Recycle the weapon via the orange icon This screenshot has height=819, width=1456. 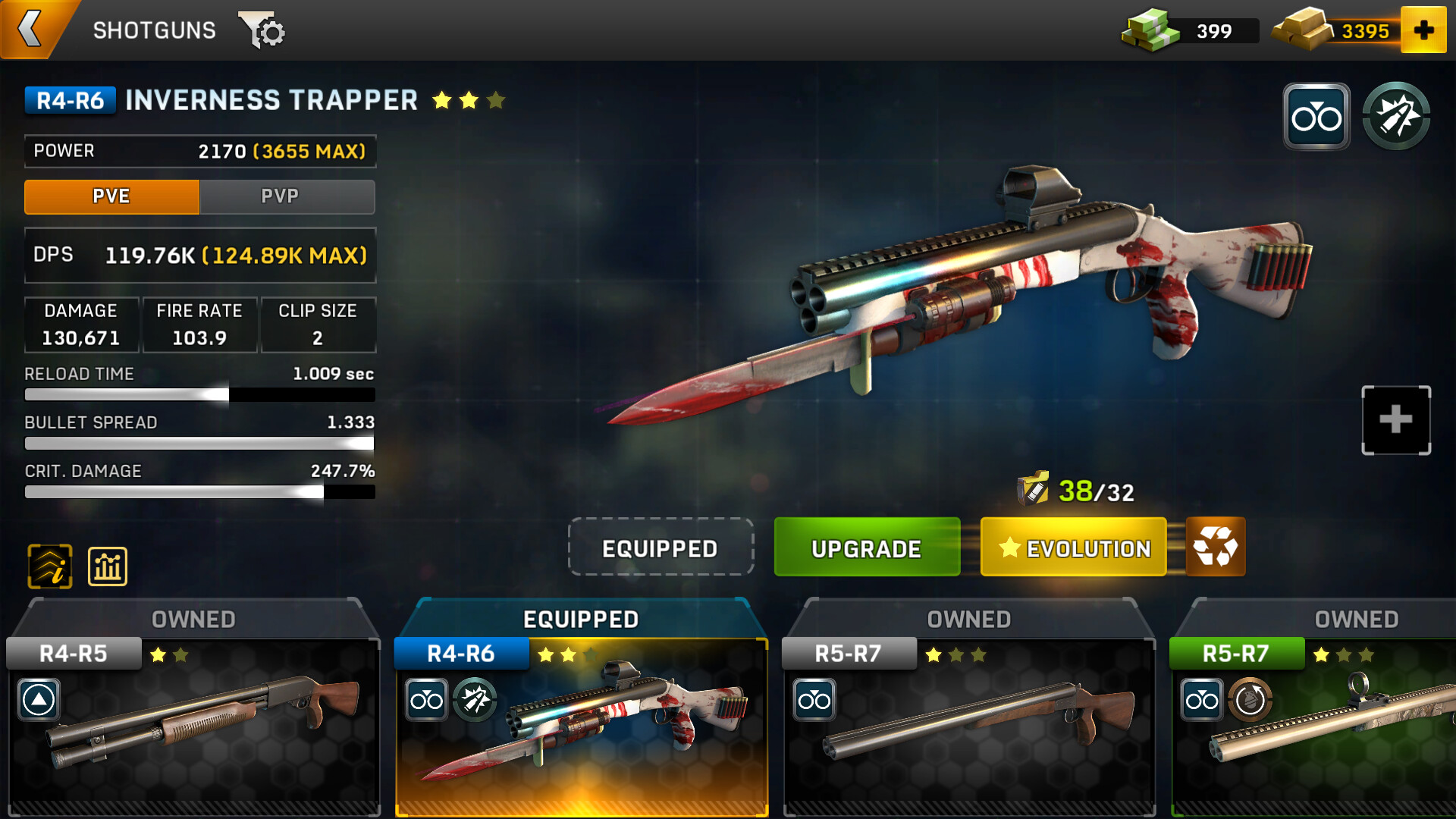1215,547
